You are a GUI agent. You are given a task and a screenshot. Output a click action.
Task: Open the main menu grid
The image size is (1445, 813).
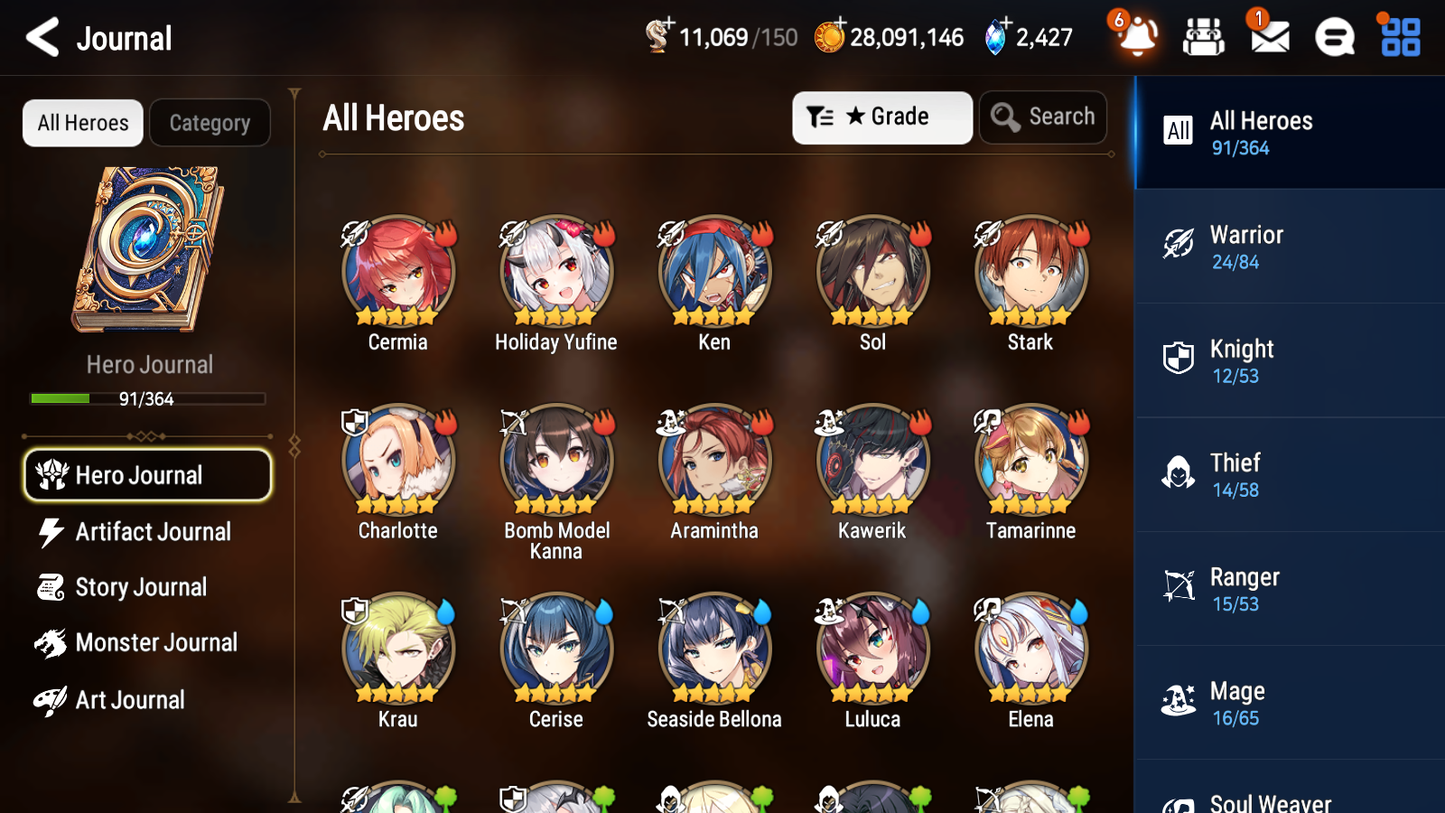click(x=1398, y=36)
